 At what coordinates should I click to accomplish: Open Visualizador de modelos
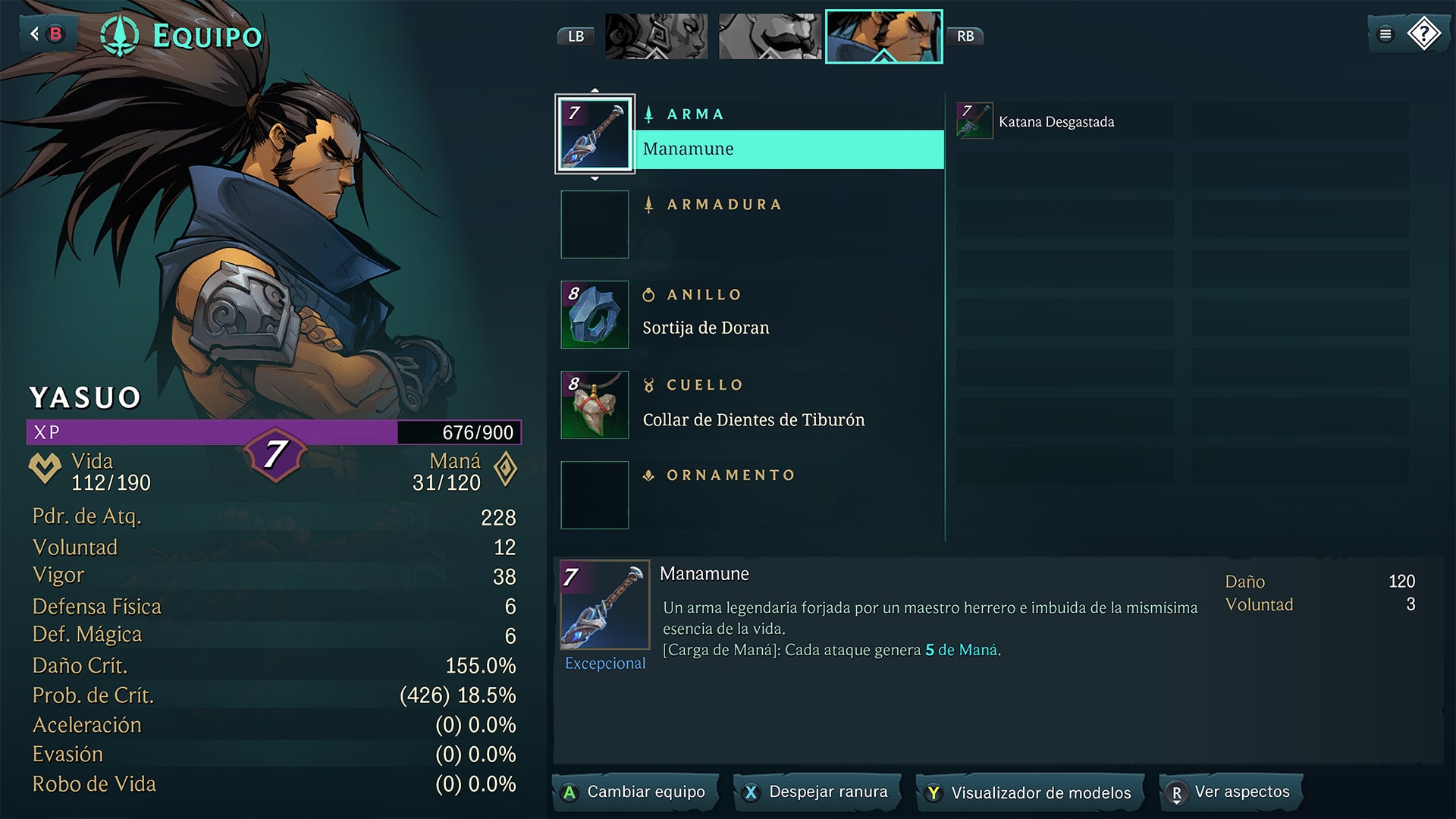1028,792
